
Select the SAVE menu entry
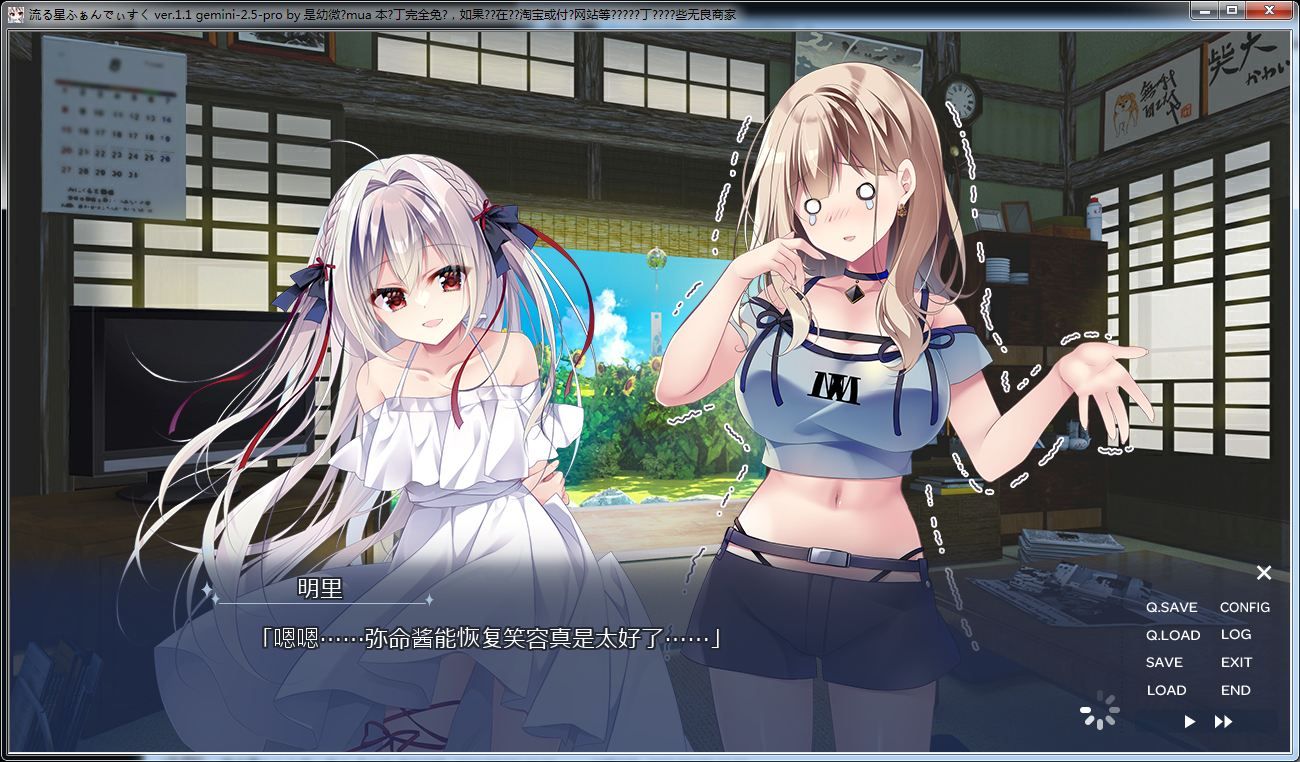pyautogui.click(x=1167, y=662)
